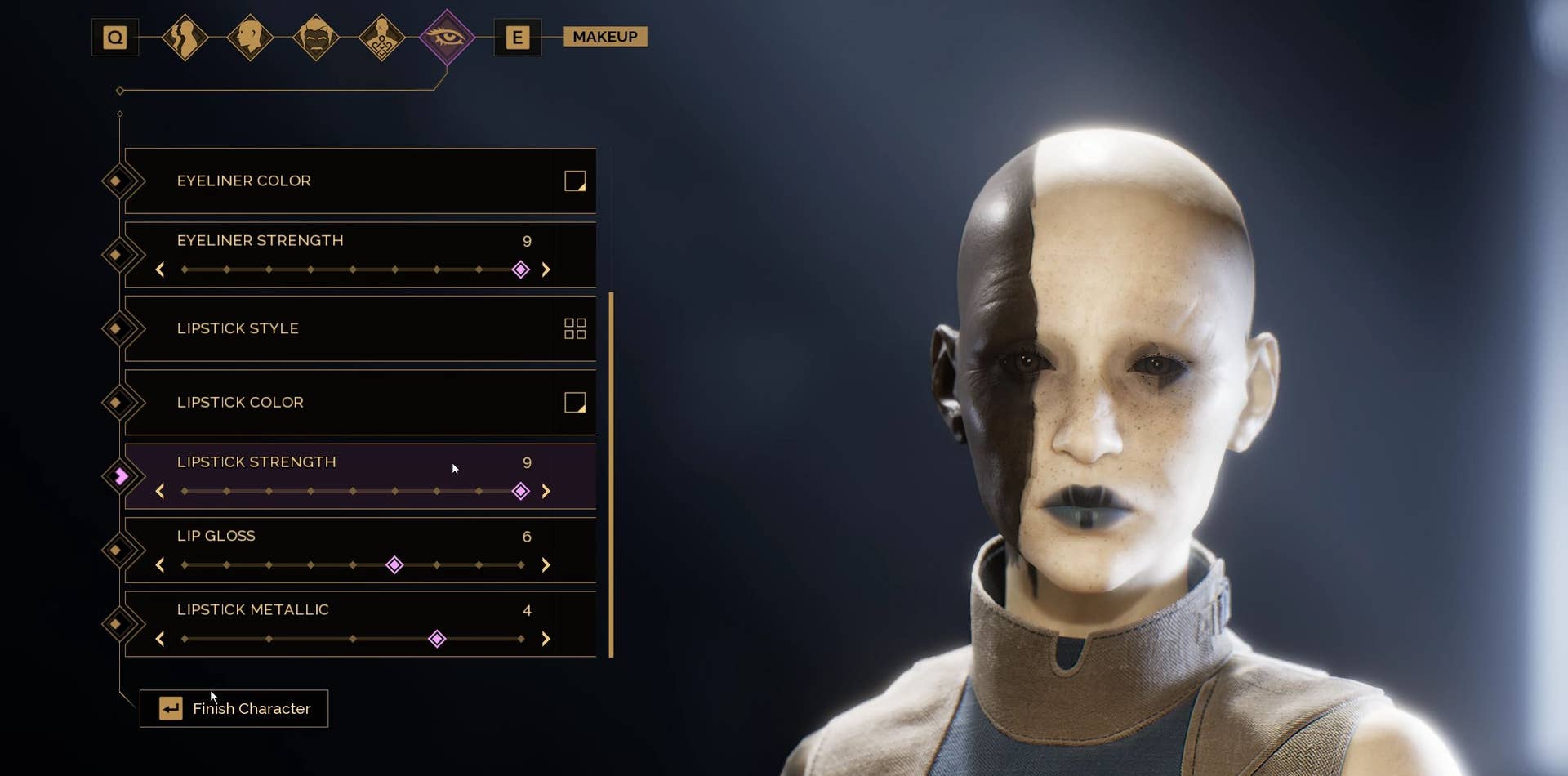This screenshot has width=1568, height=776.
Task: Decrease Lip Gloss with left arrow
Action: (x=160, y=565)
